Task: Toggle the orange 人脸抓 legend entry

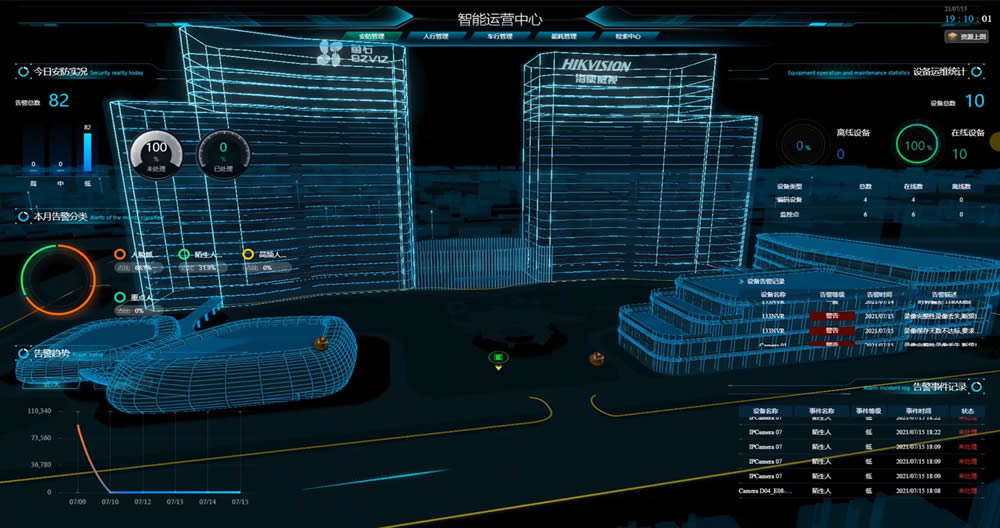Action: tap(120, 255)
